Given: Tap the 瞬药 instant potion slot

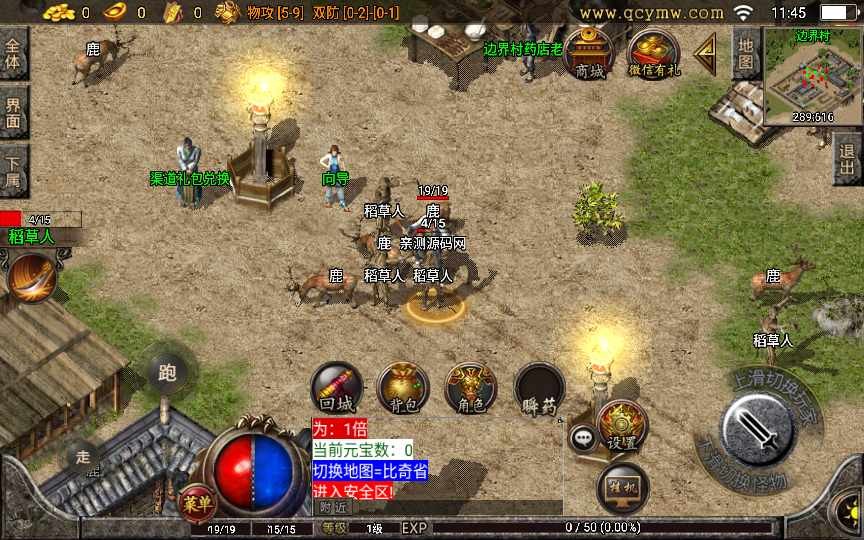Looking at the screenshot, I should pos(539,388).
